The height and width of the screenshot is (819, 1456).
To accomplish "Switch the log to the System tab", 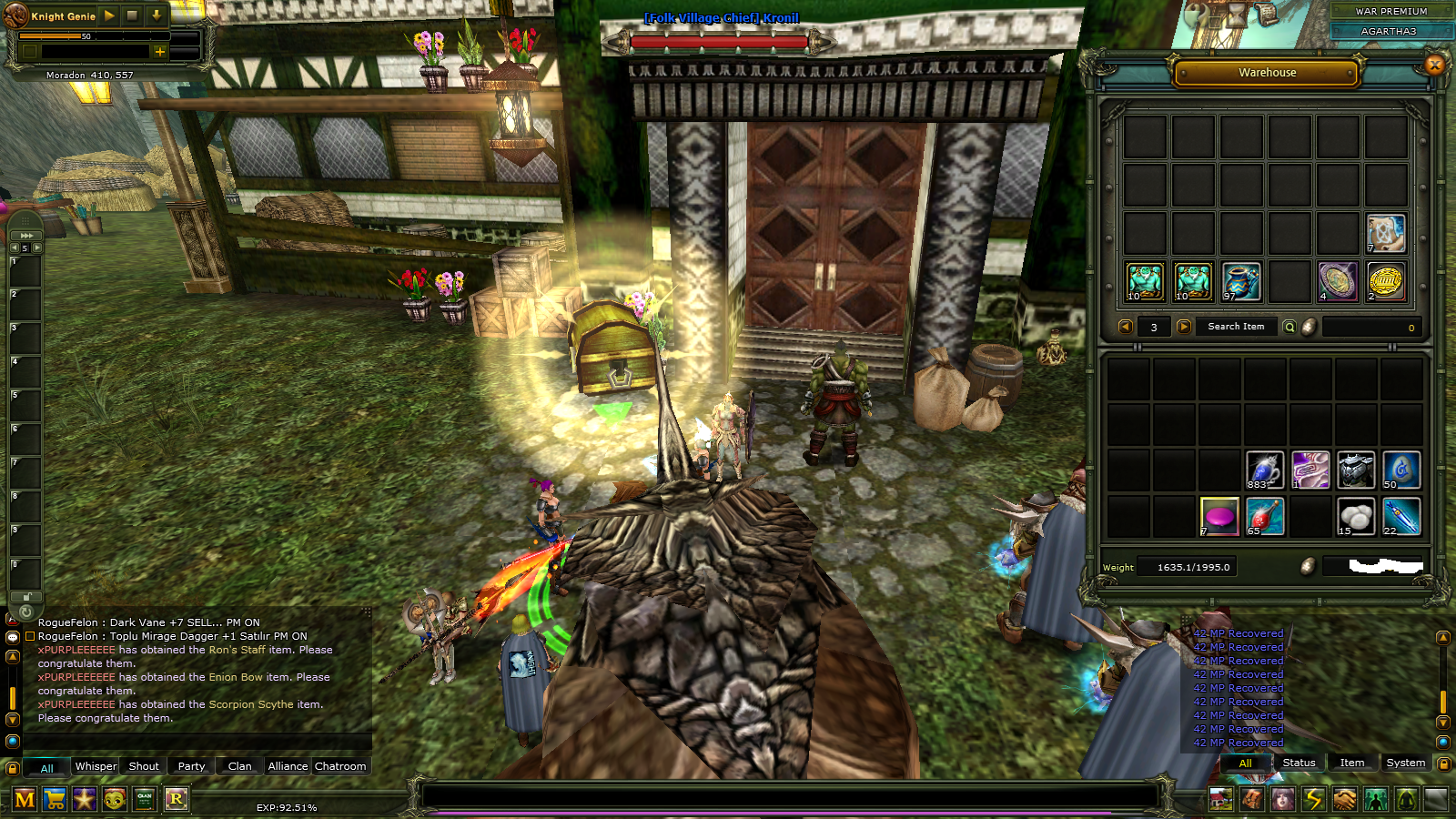I will (1405, 763).
